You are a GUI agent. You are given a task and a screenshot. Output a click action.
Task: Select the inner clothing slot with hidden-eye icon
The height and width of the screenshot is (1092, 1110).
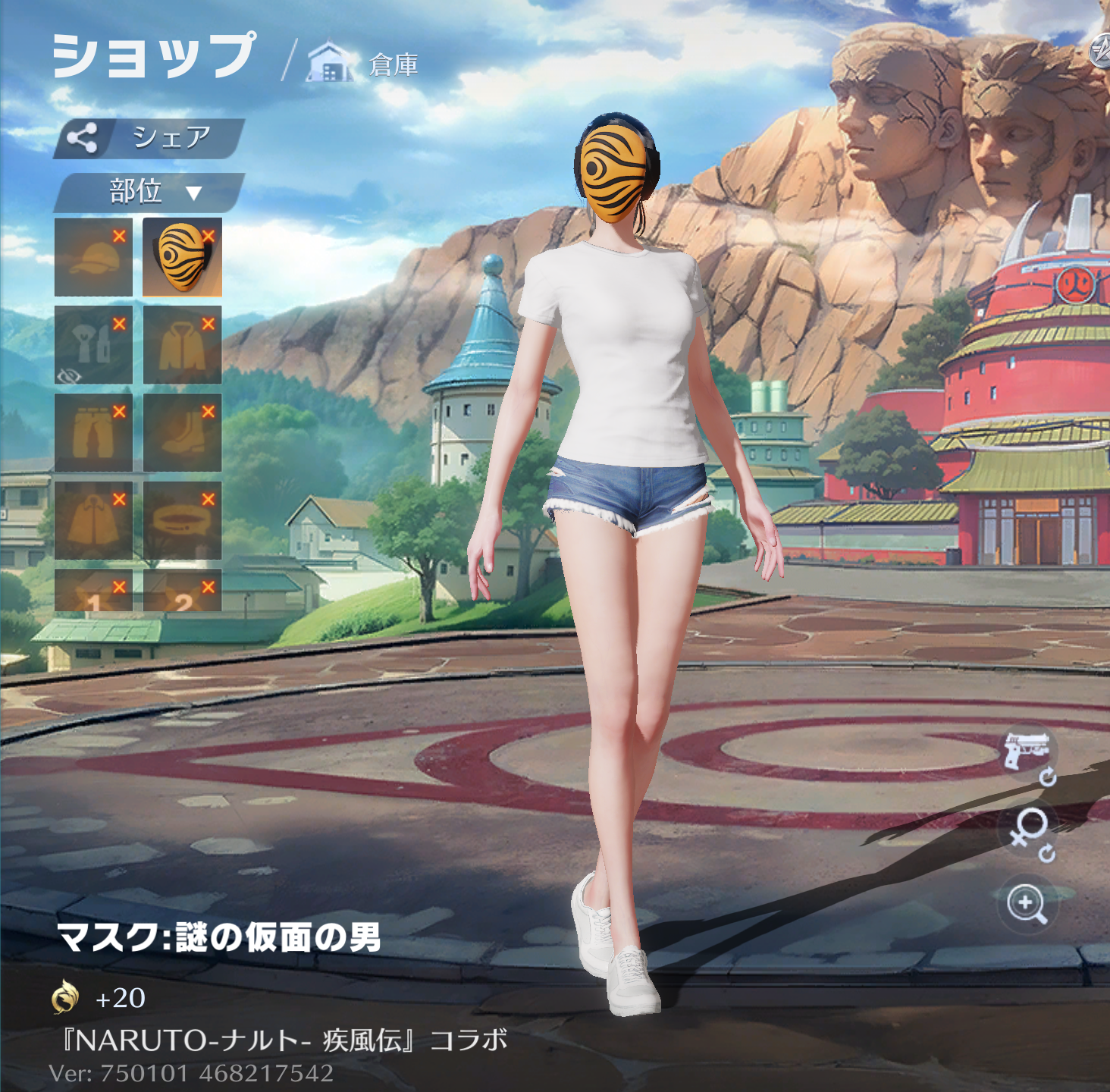click(x=93, y=345)
